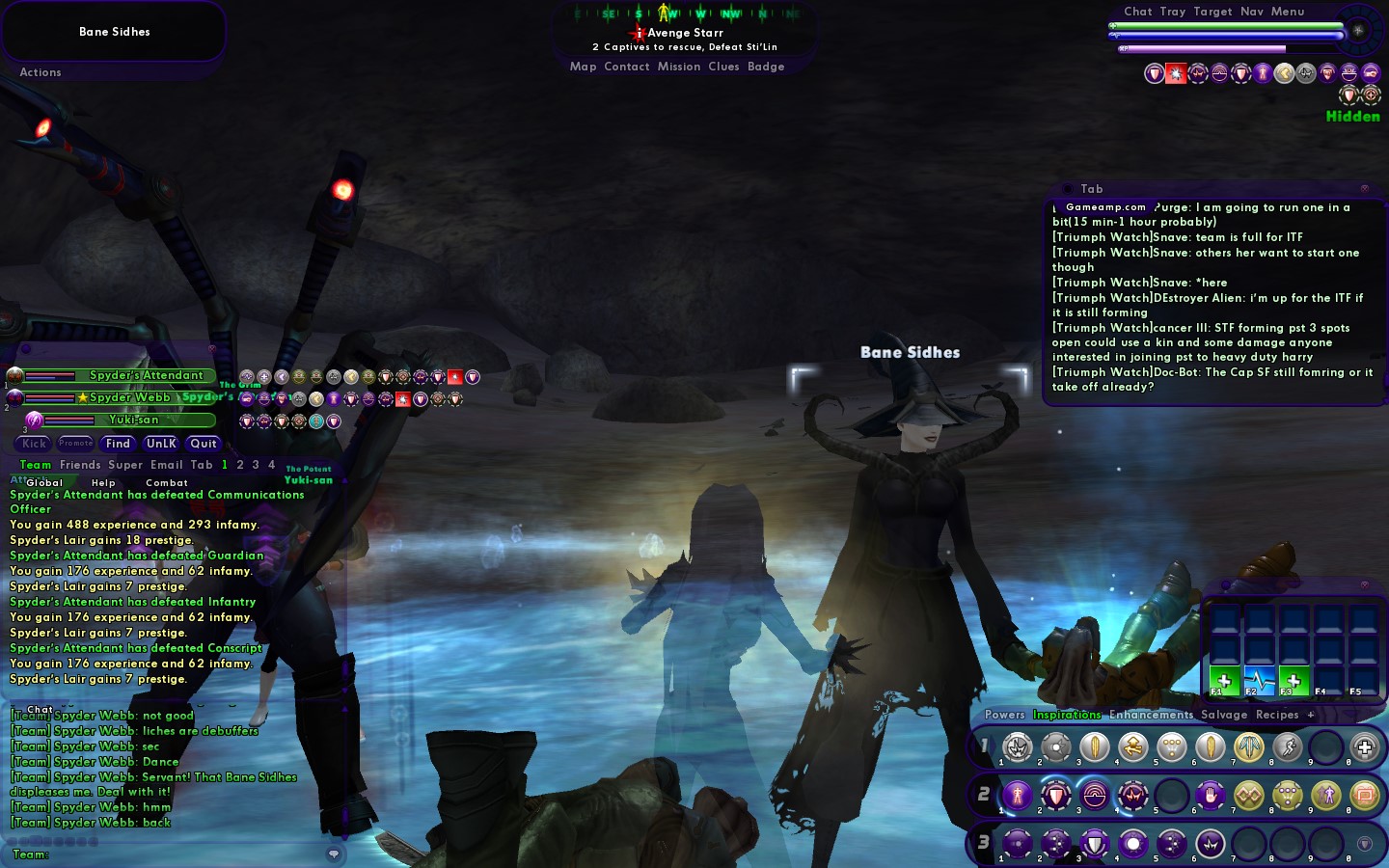This screenshot has height=868, width=1389.
Task: Open Actions for Bane Sidhes target
Action: coord(41,72)
